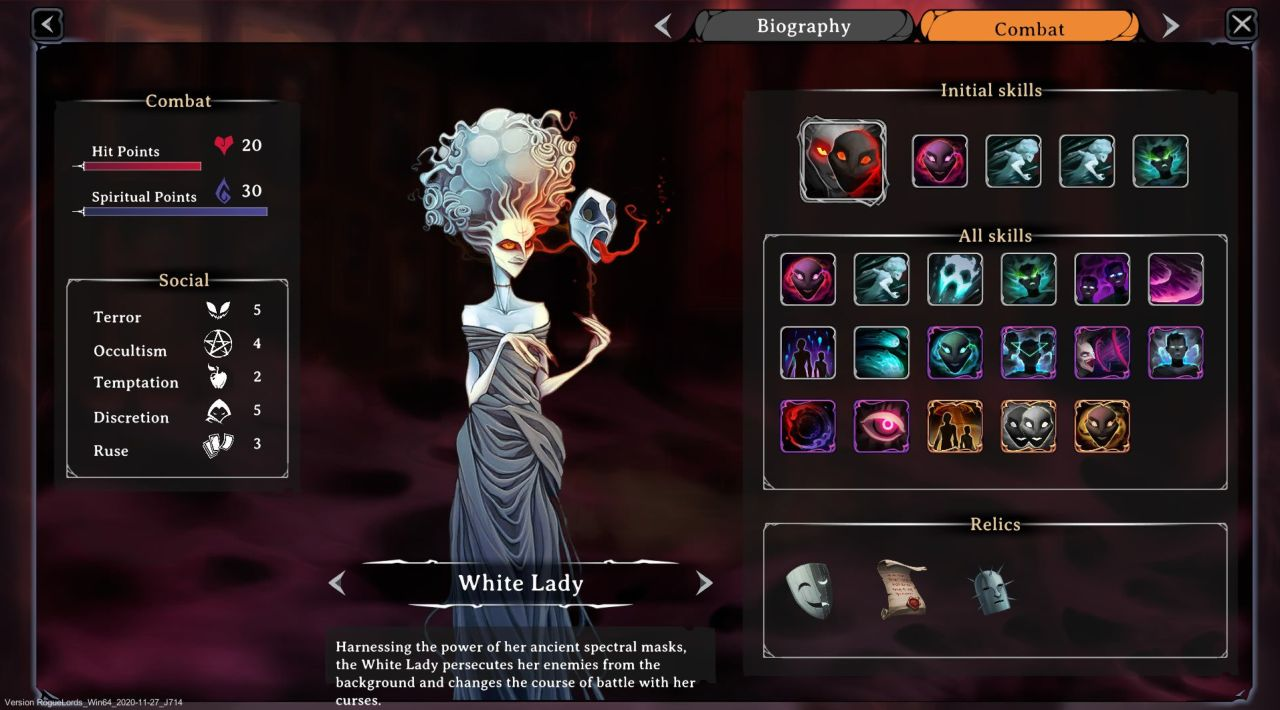Inspect the sealed scroll relic
1280x710 pixels.
(901, 589)
